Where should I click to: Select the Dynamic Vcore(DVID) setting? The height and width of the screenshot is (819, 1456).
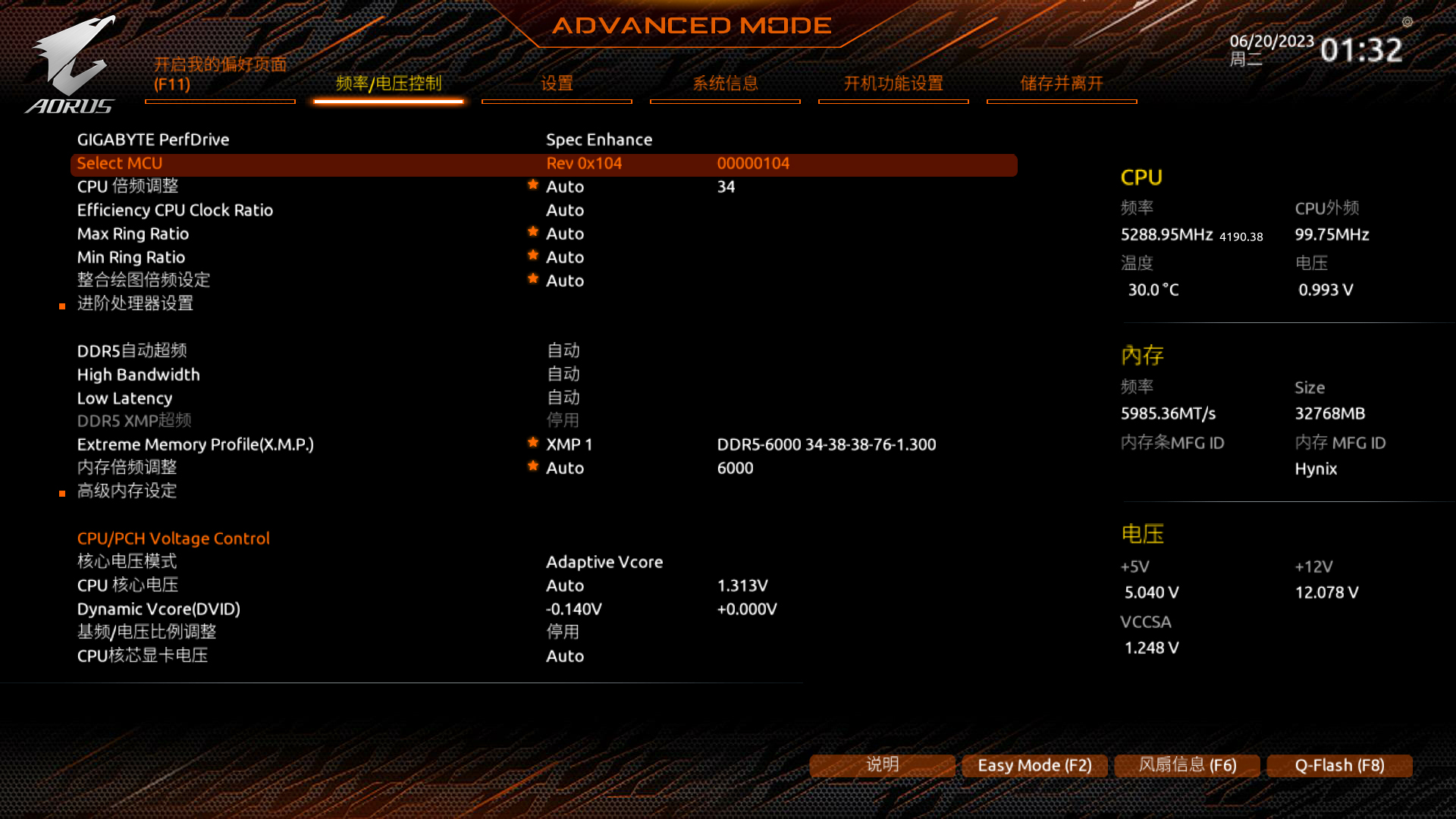click(x=158, y=609)
